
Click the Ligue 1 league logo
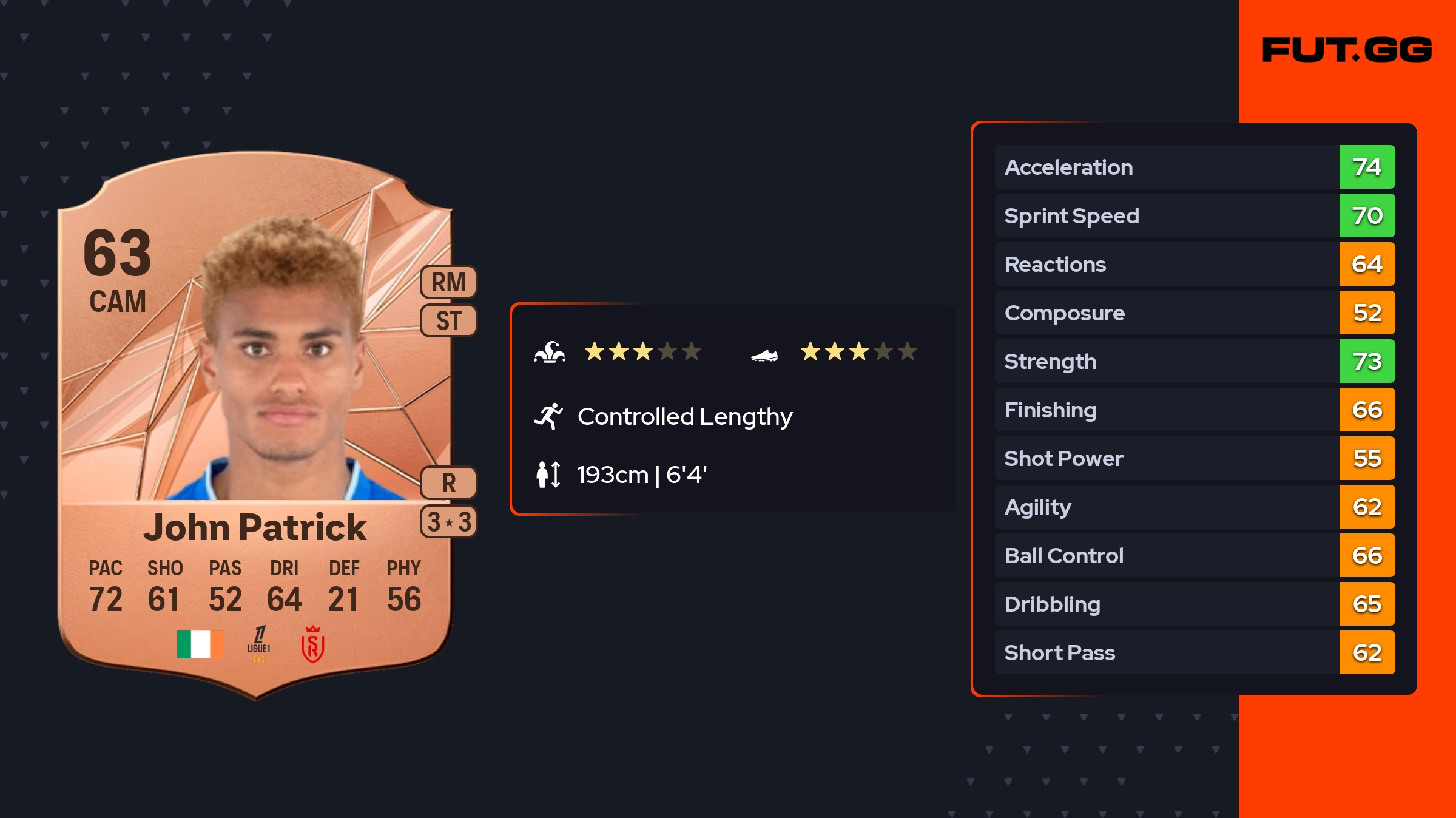(x=259, y=644)
